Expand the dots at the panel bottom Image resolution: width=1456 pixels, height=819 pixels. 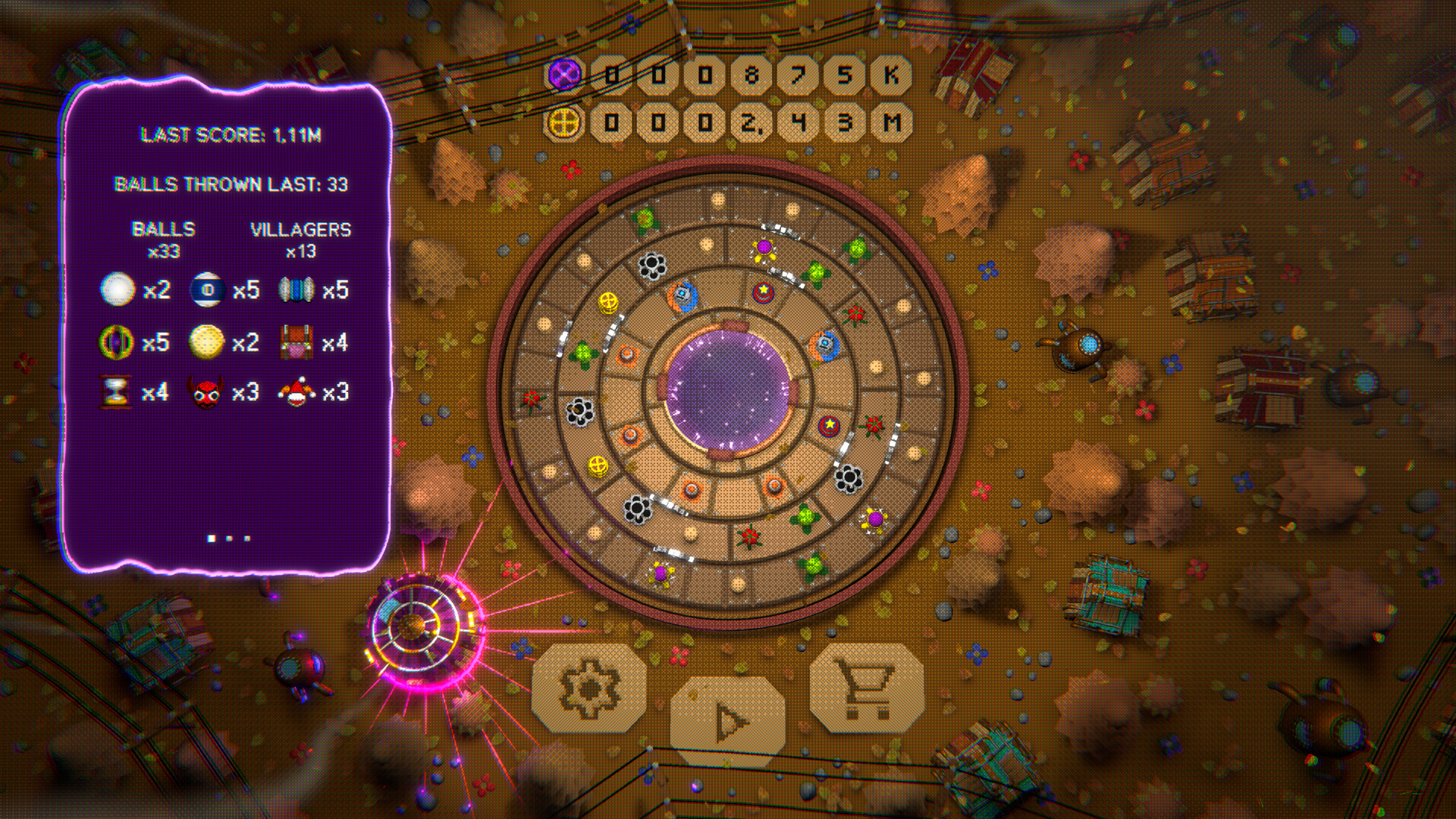click(x=227, y=538)
